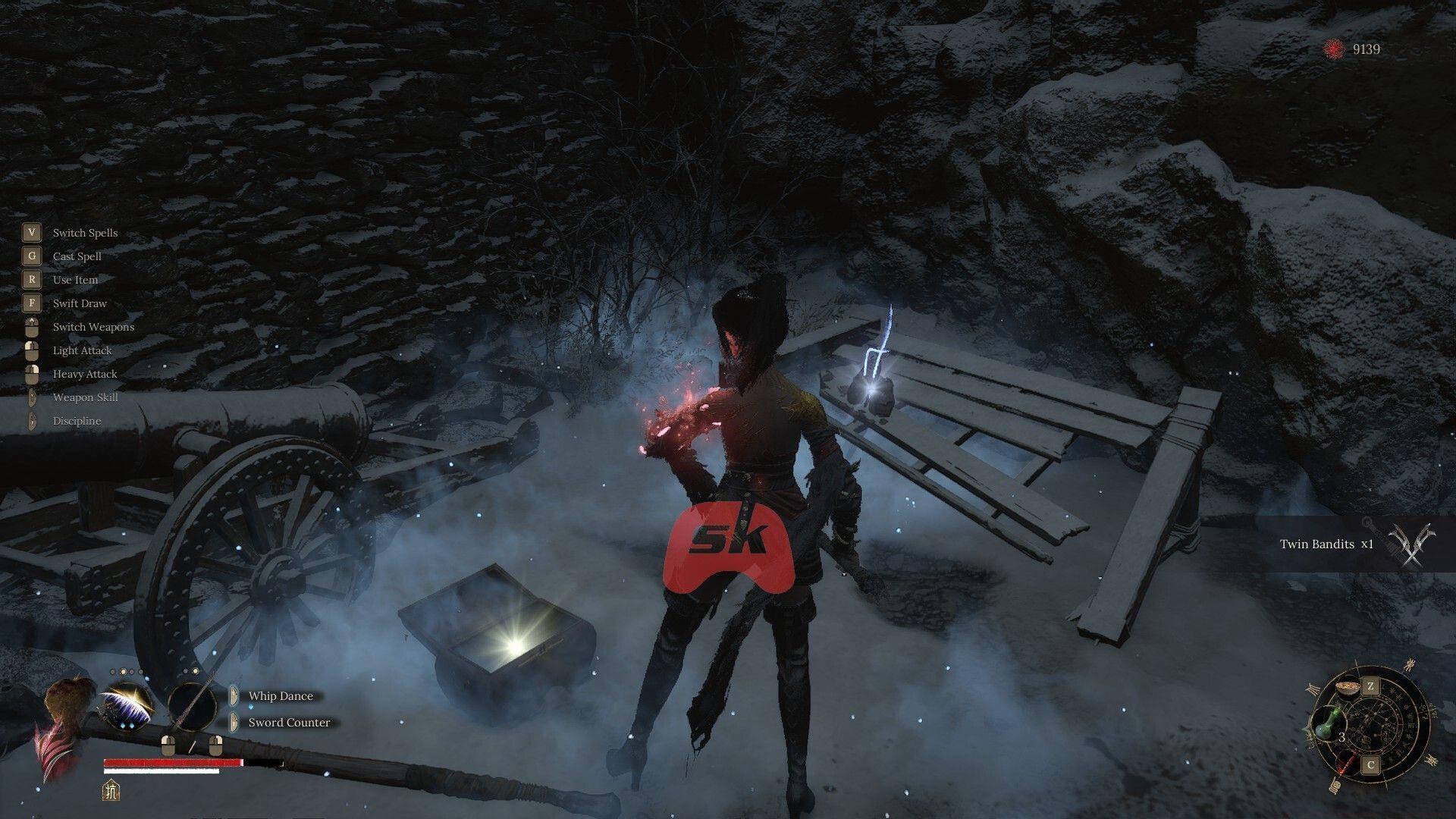
Task: Toggle the Weapon Skill side-button binding
Action: (31, 397)
